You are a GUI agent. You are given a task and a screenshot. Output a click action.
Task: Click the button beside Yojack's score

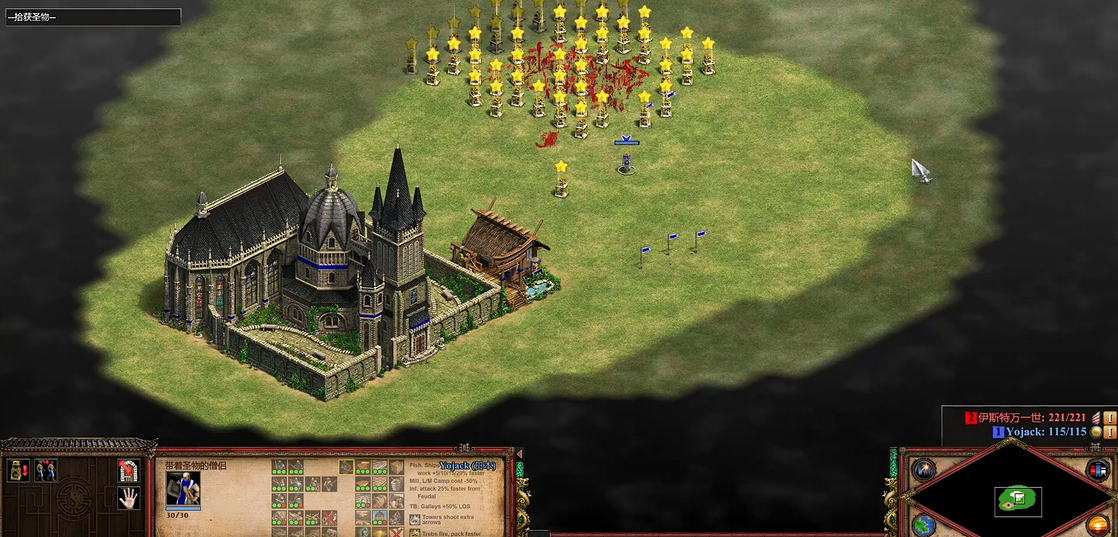[1110, 432]
